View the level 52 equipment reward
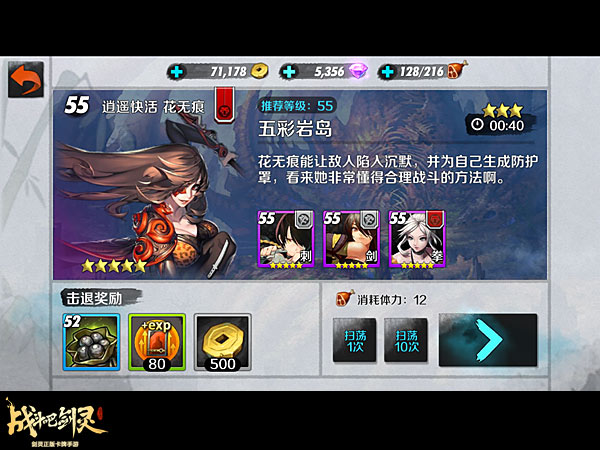This screenshot has width=600, height=450. [x=92, y=343]
